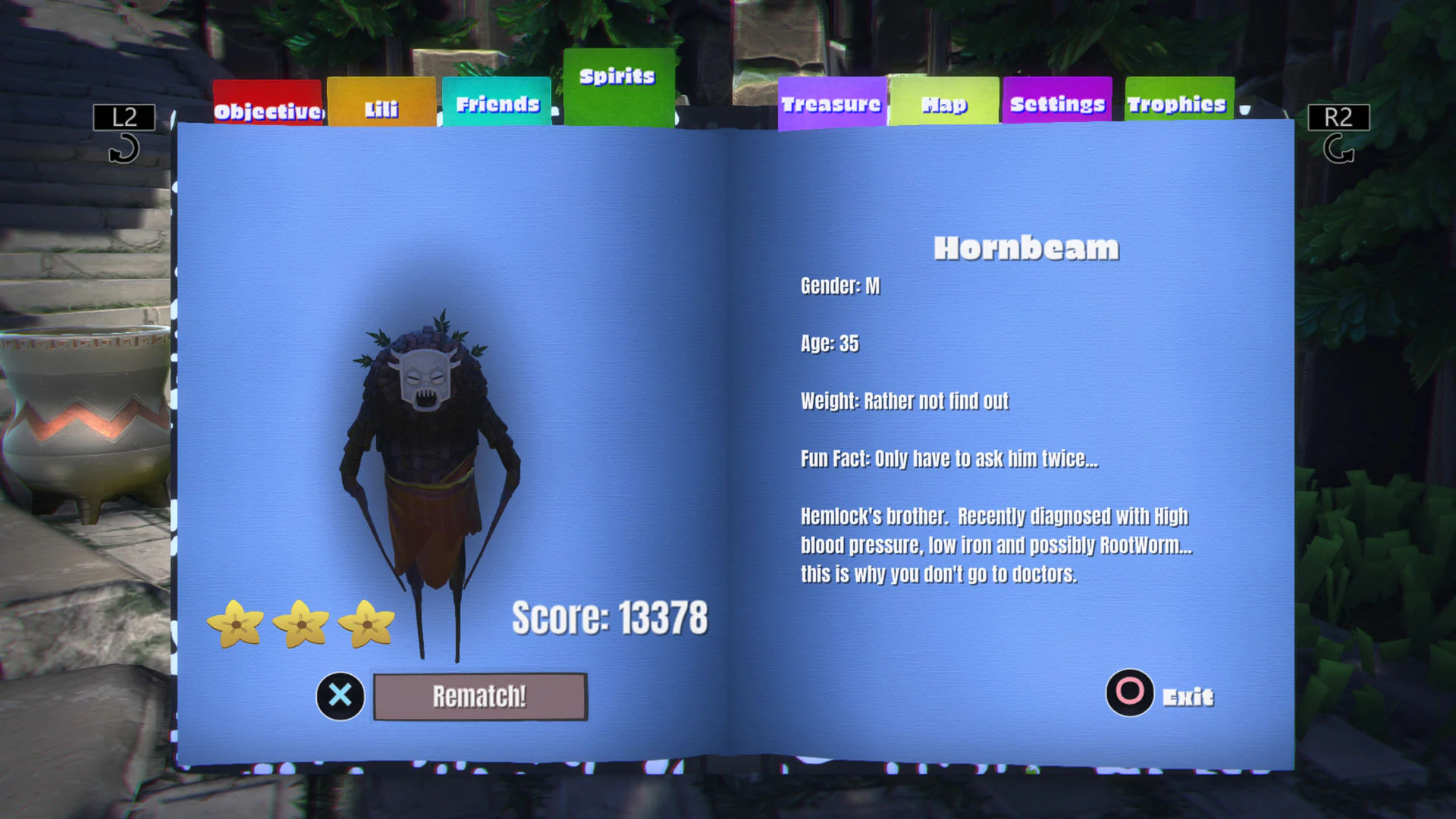Screen dimensions: 1456x819
Task: Select the second star rating icon
Action: pos(303,626)
